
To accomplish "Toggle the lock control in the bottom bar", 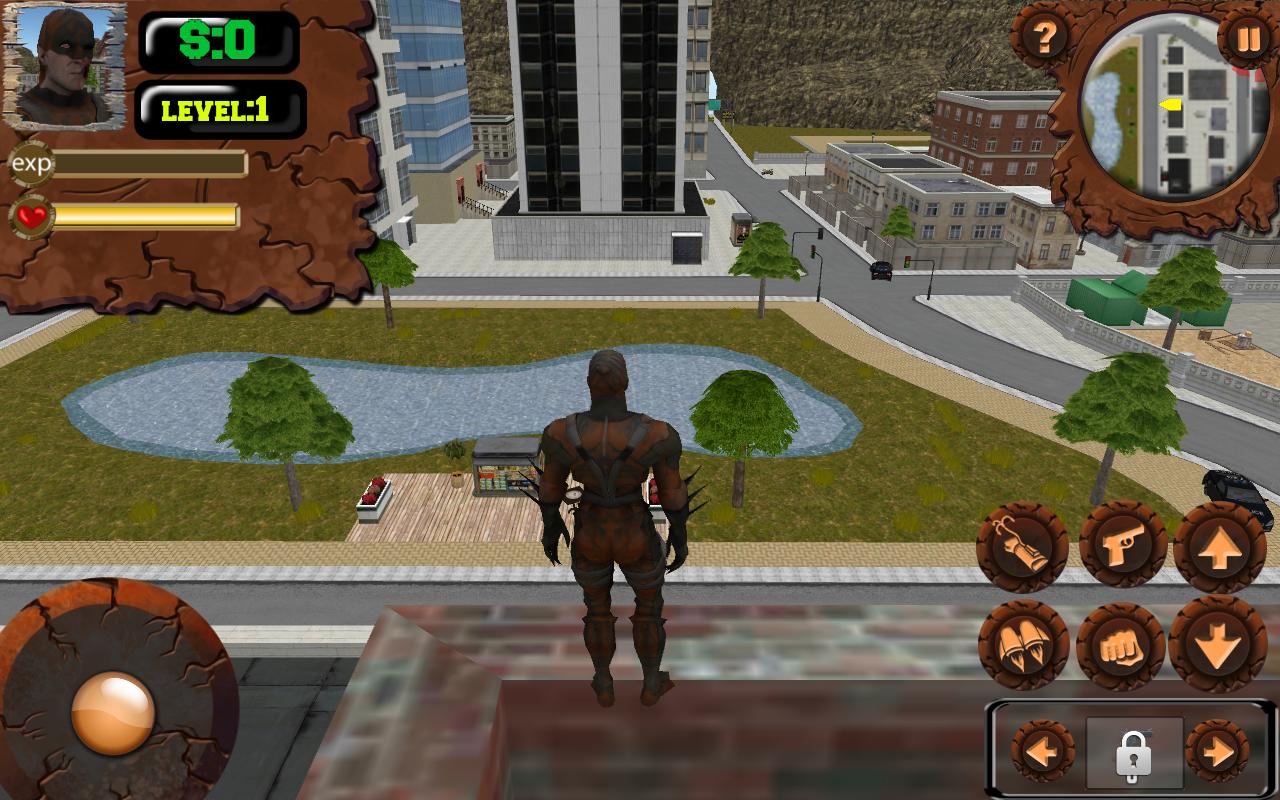I will pos(1134,757).
